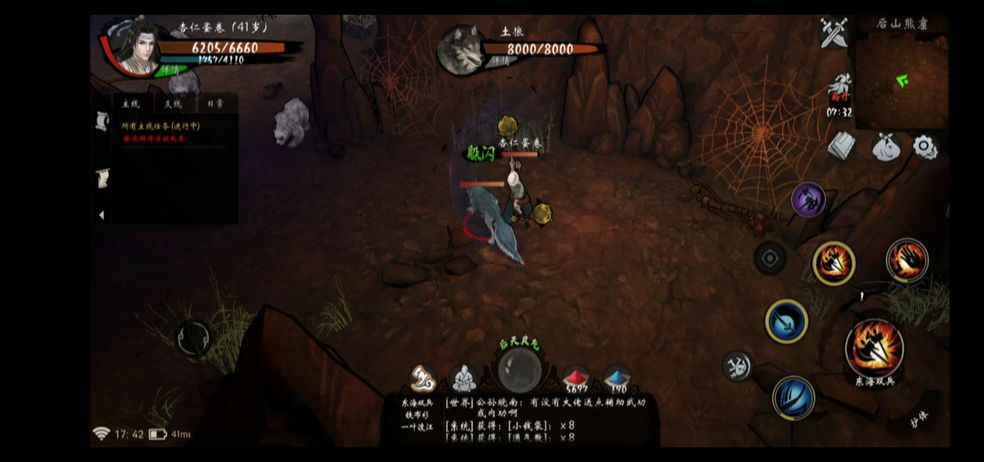
Task: Activate the blue slash skill
Action: point(793,397)
